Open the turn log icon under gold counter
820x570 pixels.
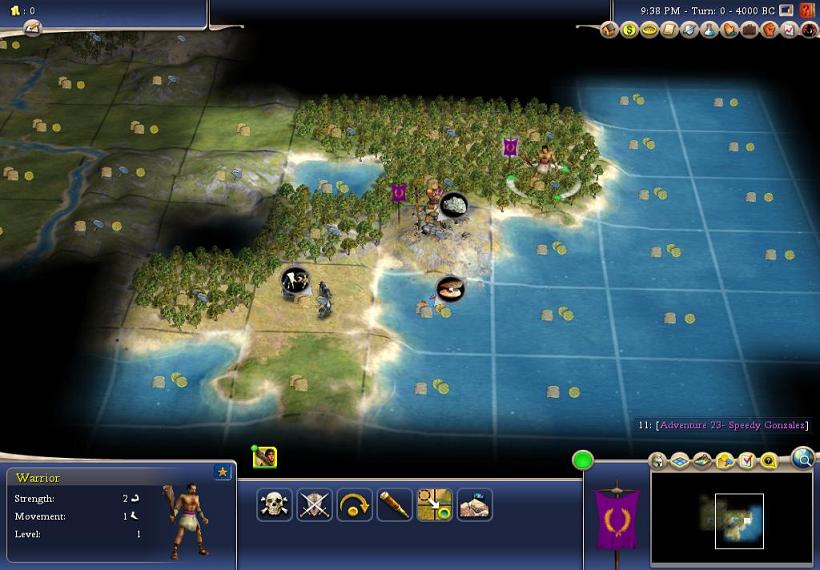click(x=31, y=28)
